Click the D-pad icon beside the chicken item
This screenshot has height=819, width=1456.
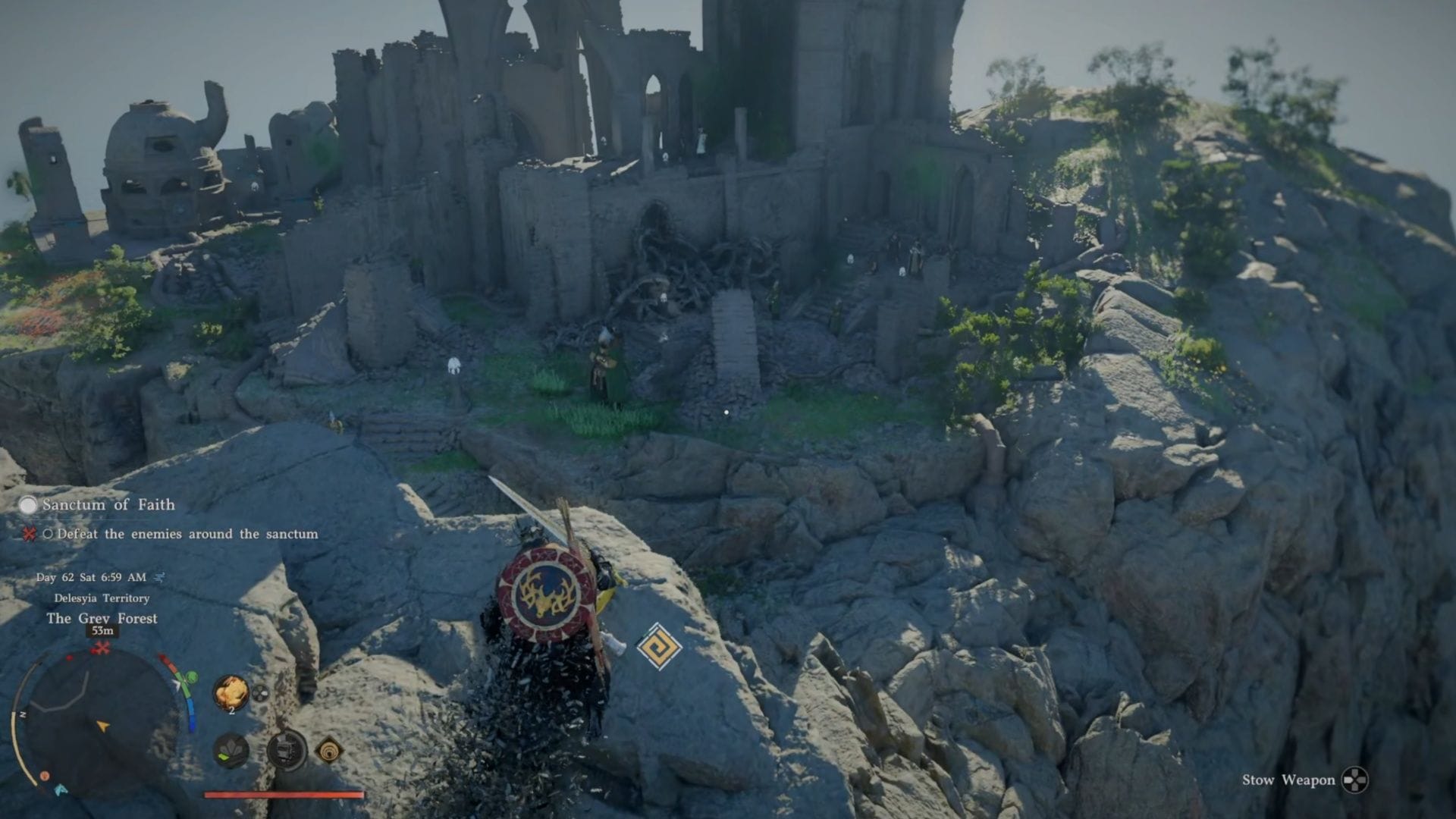(260, 693)
